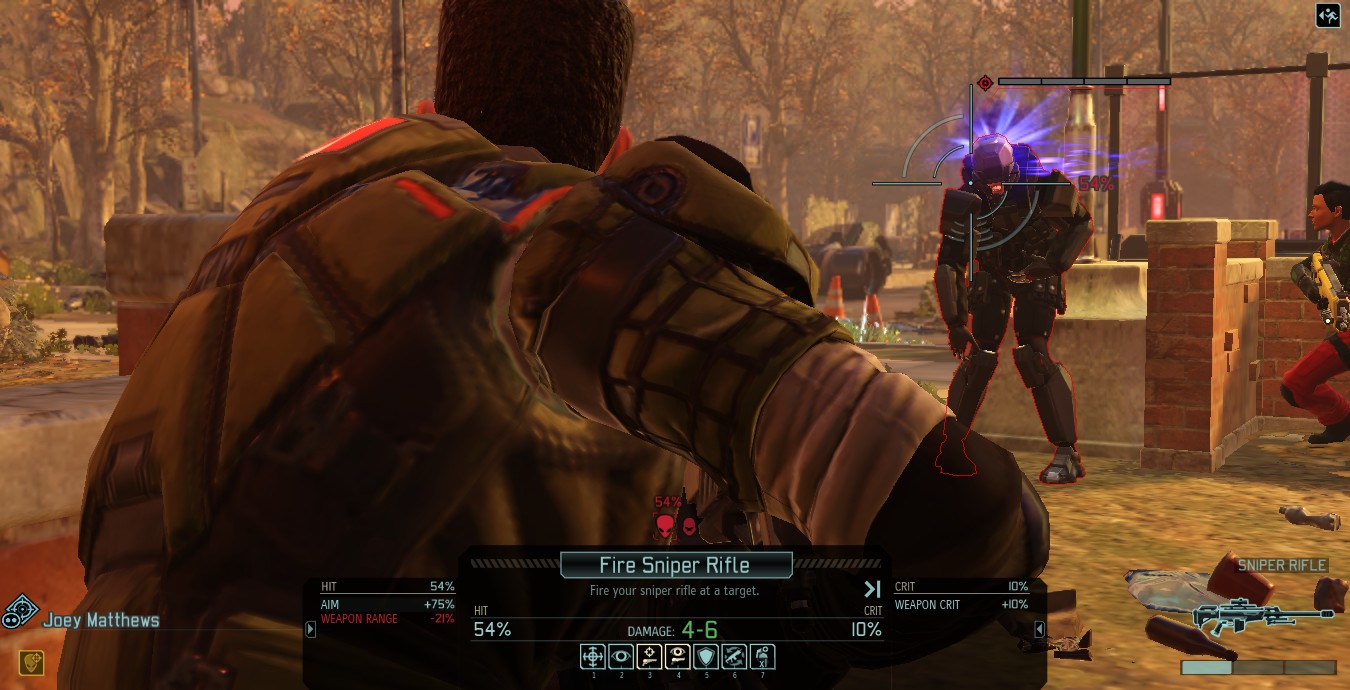Select the eye-and-pistol ability icon
Screen dimensions: 1350x690
click(x=677, y=656)
